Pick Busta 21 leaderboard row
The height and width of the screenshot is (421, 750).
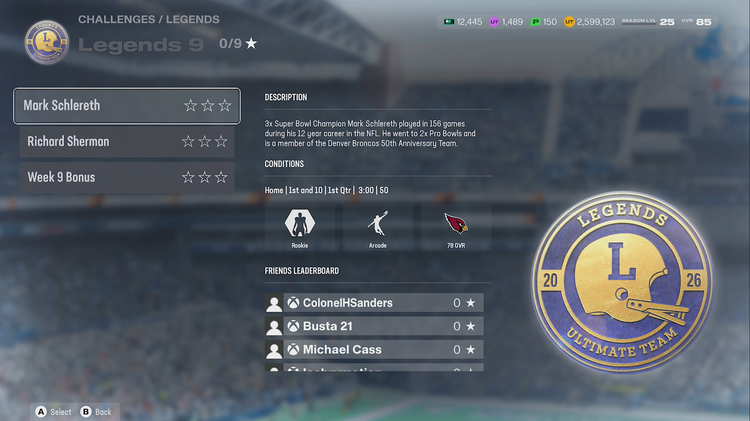pos(374,326)
